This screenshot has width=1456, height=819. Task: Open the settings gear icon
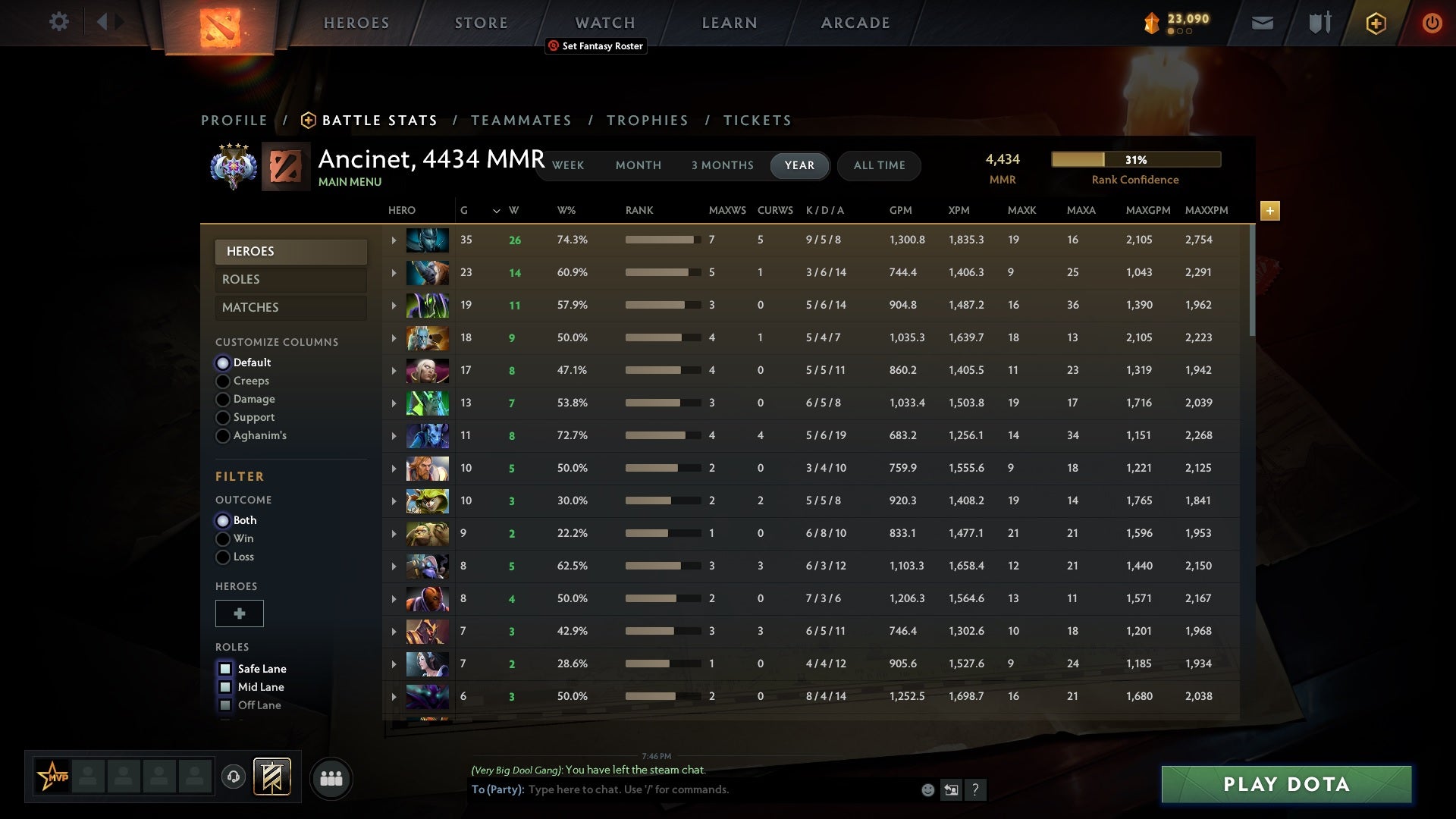[59, 22]
